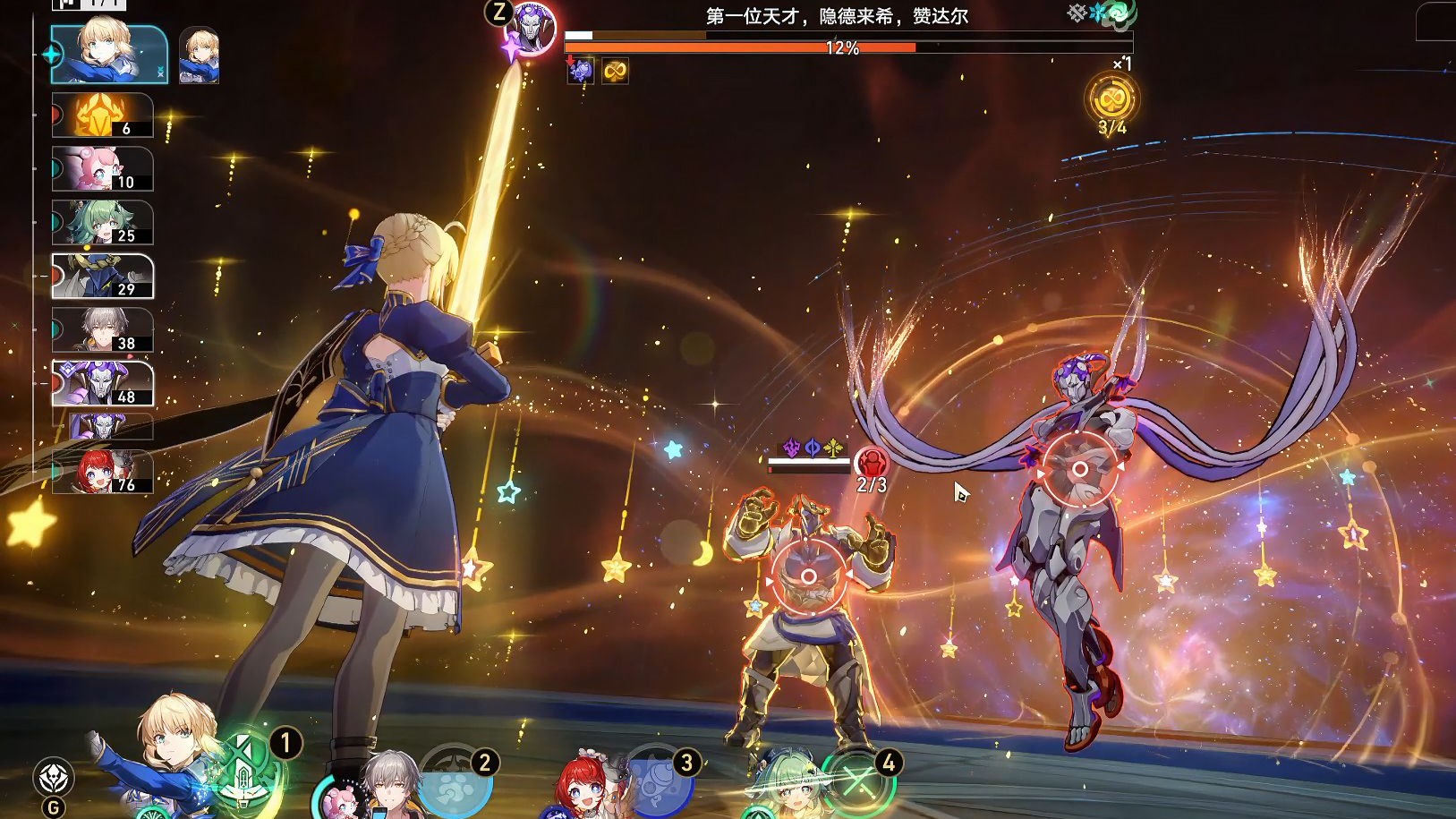This screenshot has height=819, width=1456.
Task: Click the boss portrait beside the health bar
Action: [531, 29]
